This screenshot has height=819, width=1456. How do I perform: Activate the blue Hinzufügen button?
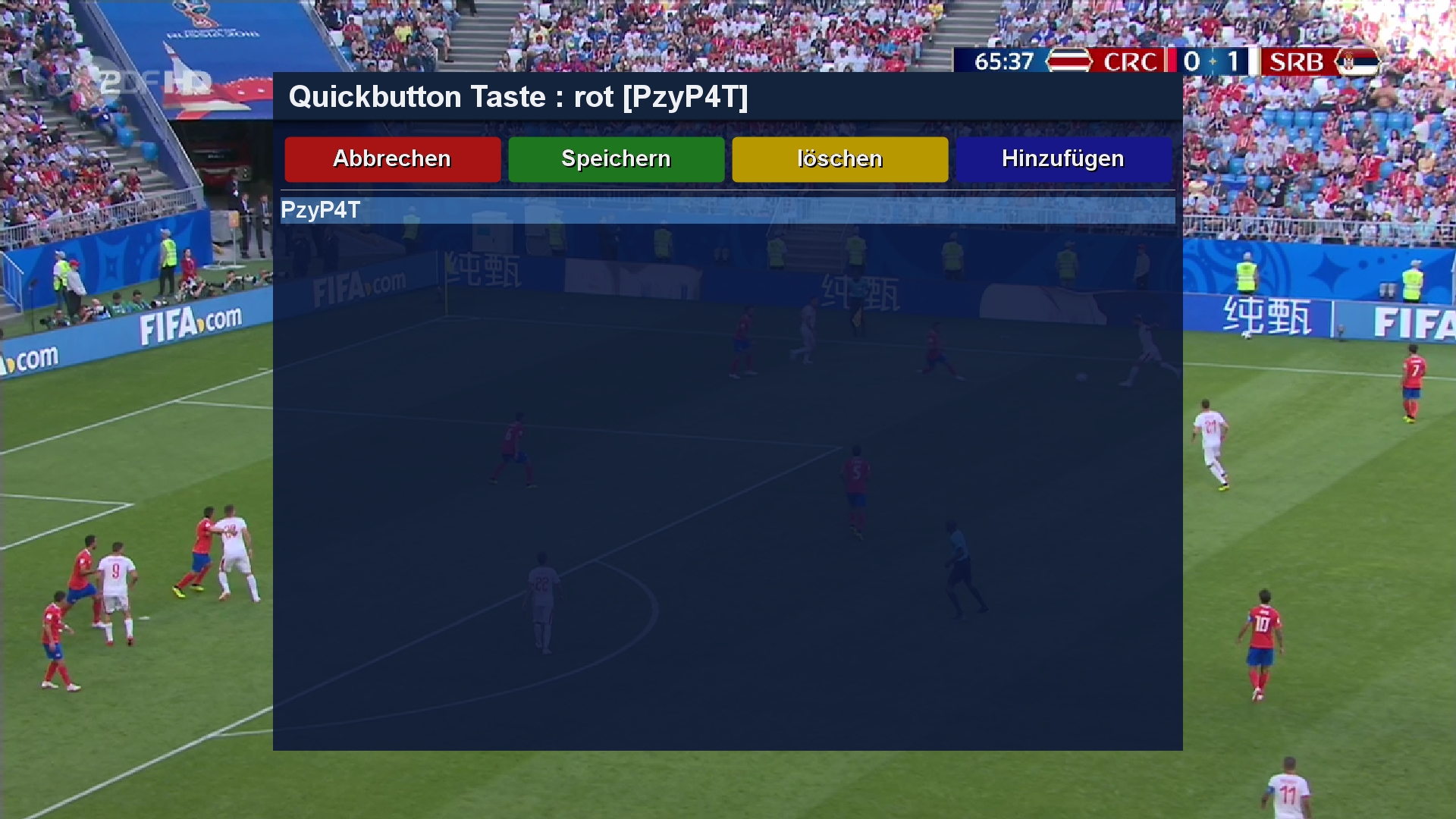coord(1063,159)
